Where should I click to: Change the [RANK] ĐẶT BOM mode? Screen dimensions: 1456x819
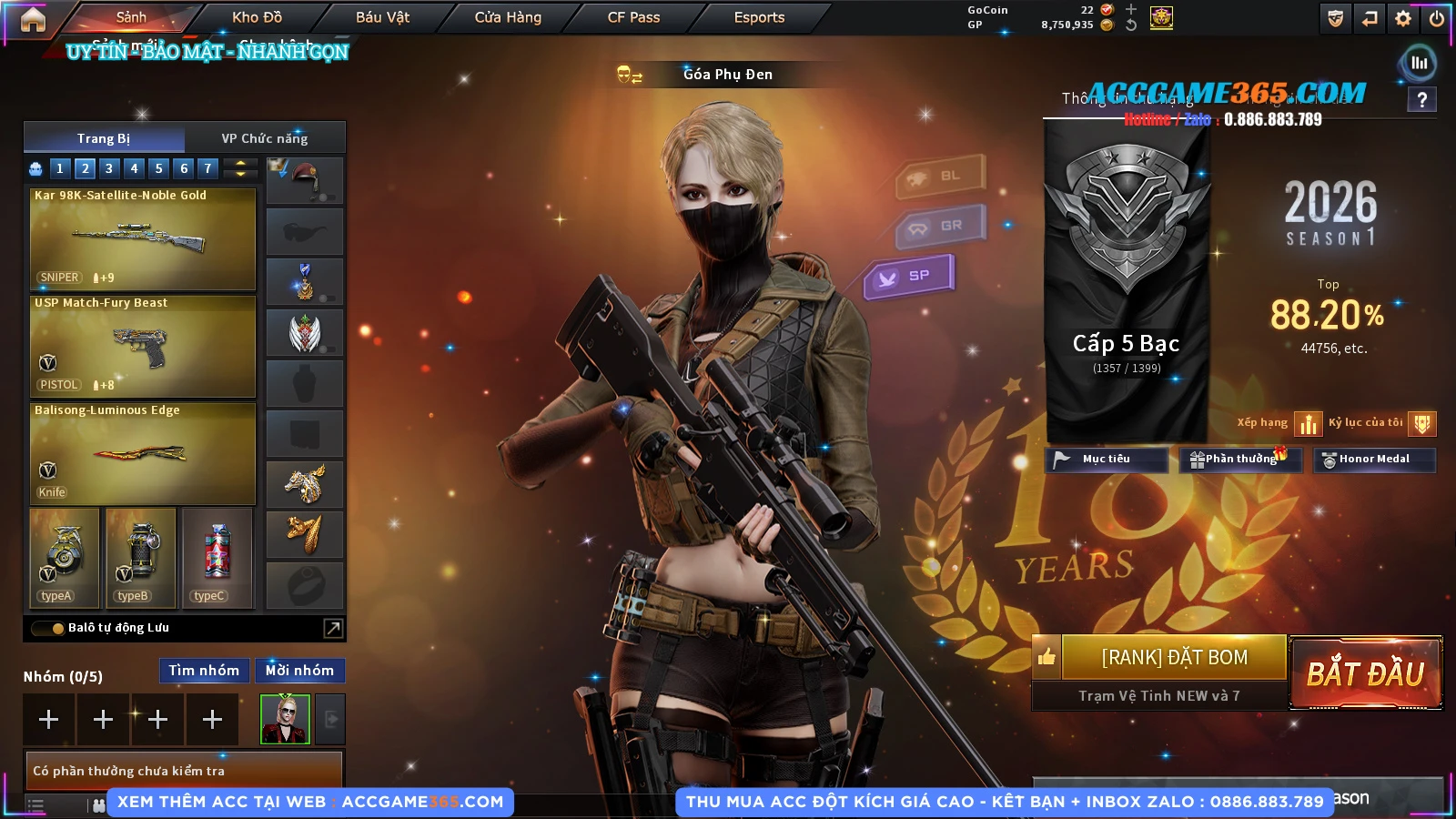pyautogui.click(x=1174, y=657)
